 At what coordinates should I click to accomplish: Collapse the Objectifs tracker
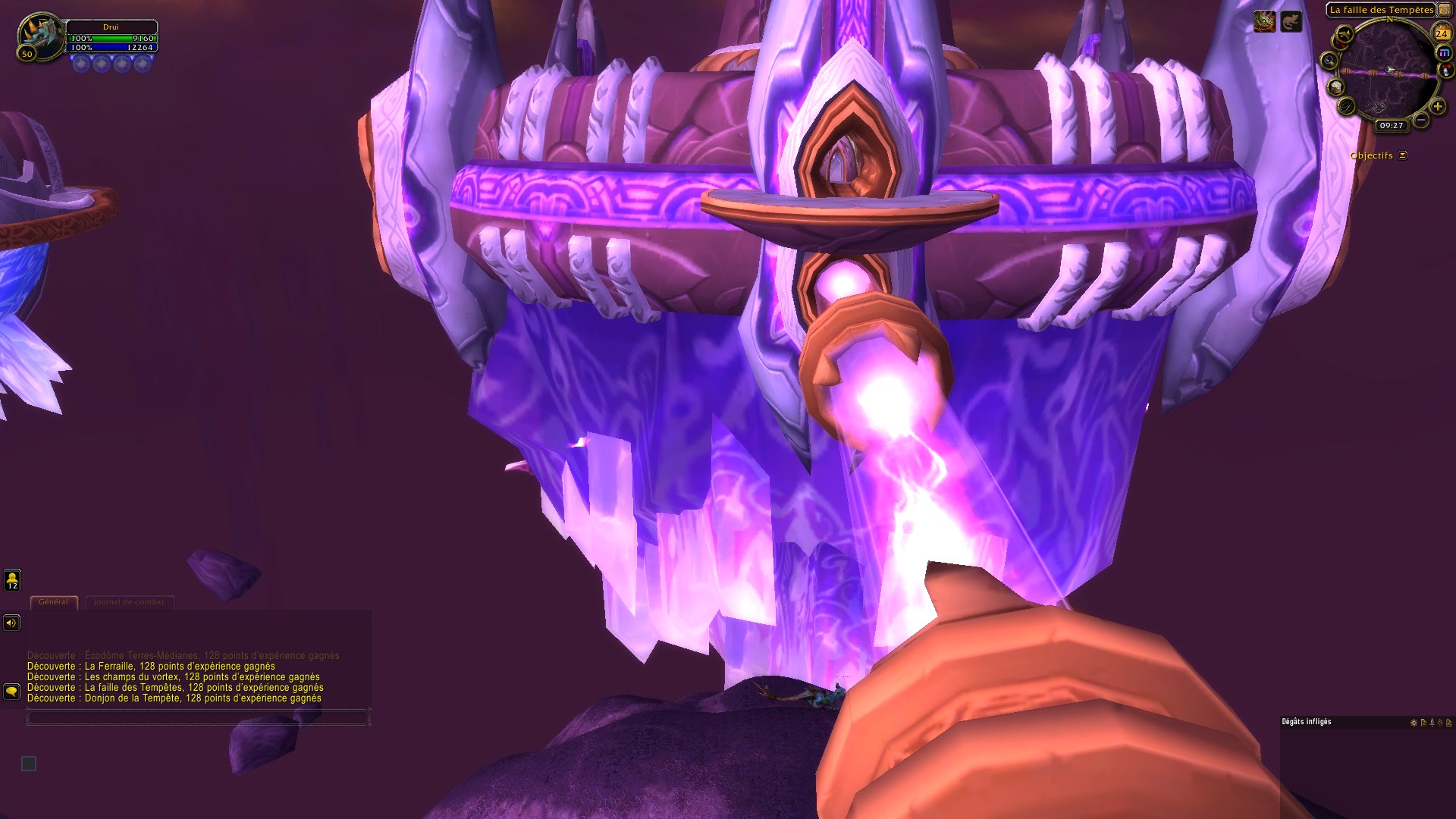coord(1402,155)
